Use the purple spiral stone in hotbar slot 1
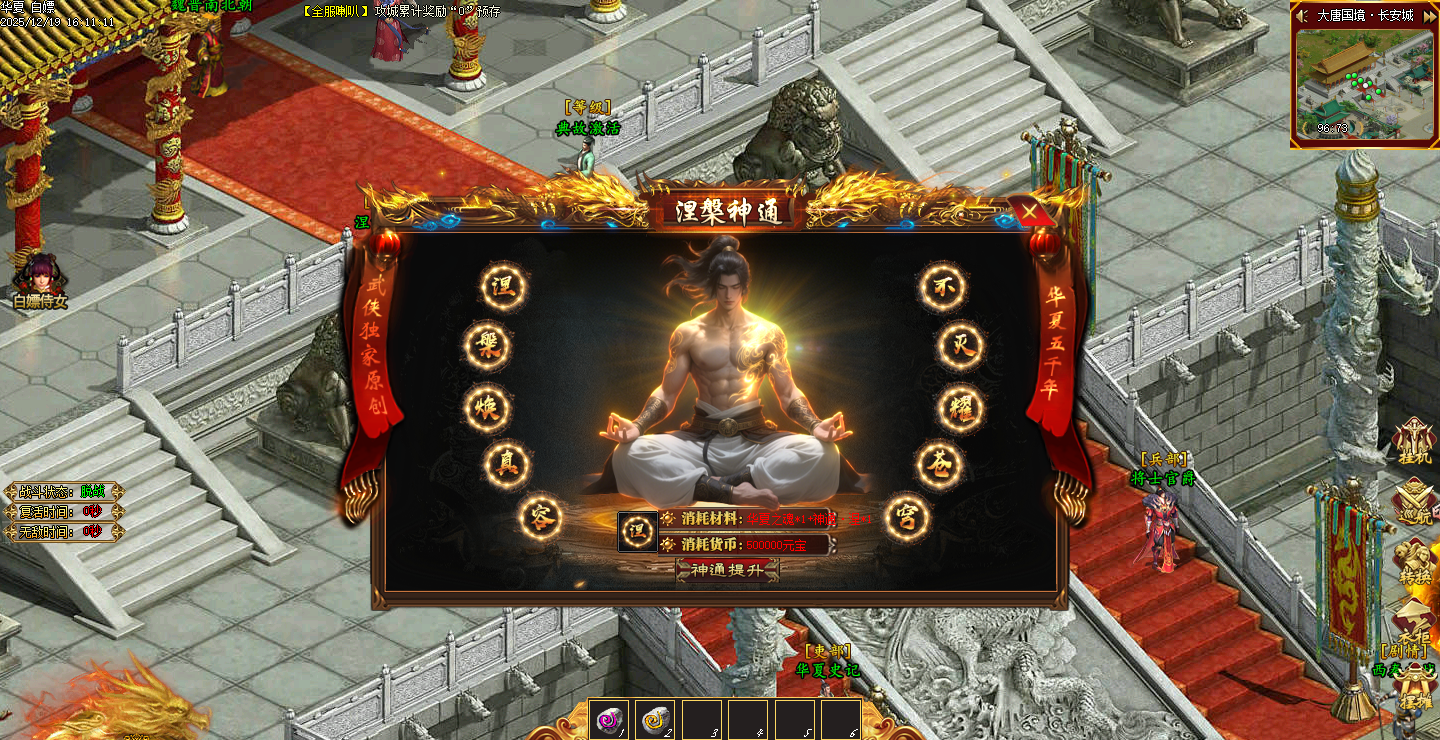Viewport: 1440px width, 740px height. [x=610, y=719]
